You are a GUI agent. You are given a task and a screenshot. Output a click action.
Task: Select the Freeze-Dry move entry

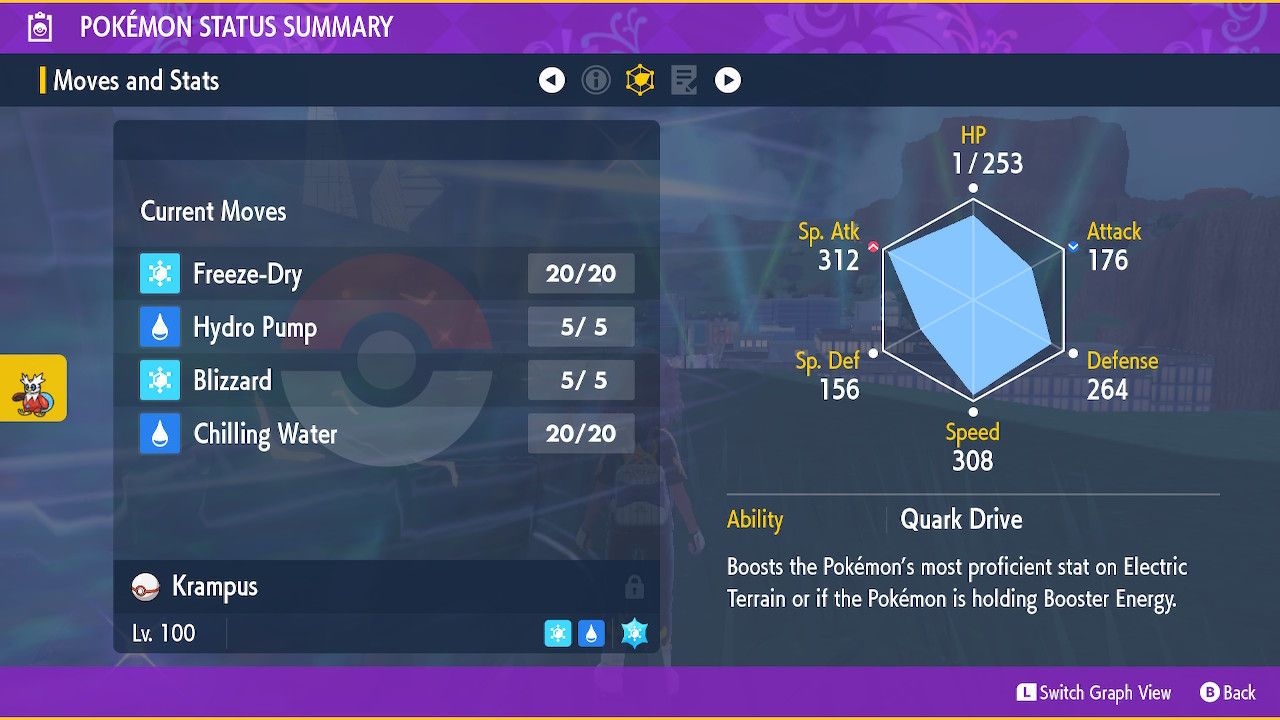(x=250, y=273)
